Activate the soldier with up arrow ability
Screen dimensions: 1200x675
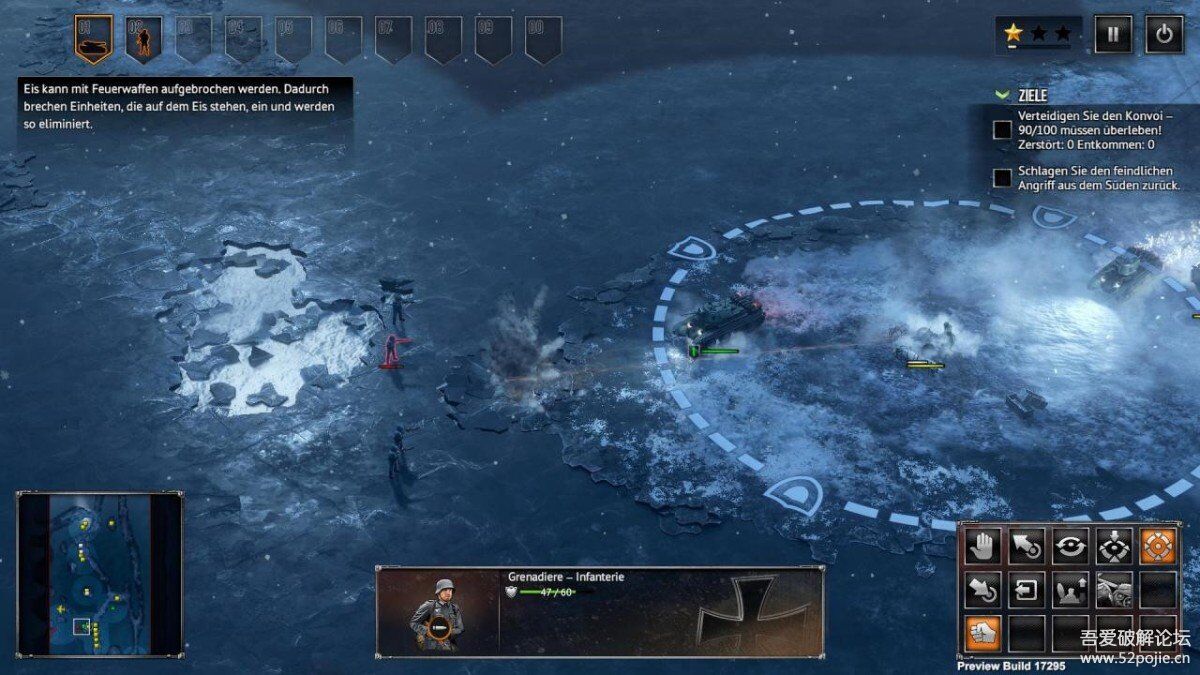pyautogui.click(x=1070, y=590)
